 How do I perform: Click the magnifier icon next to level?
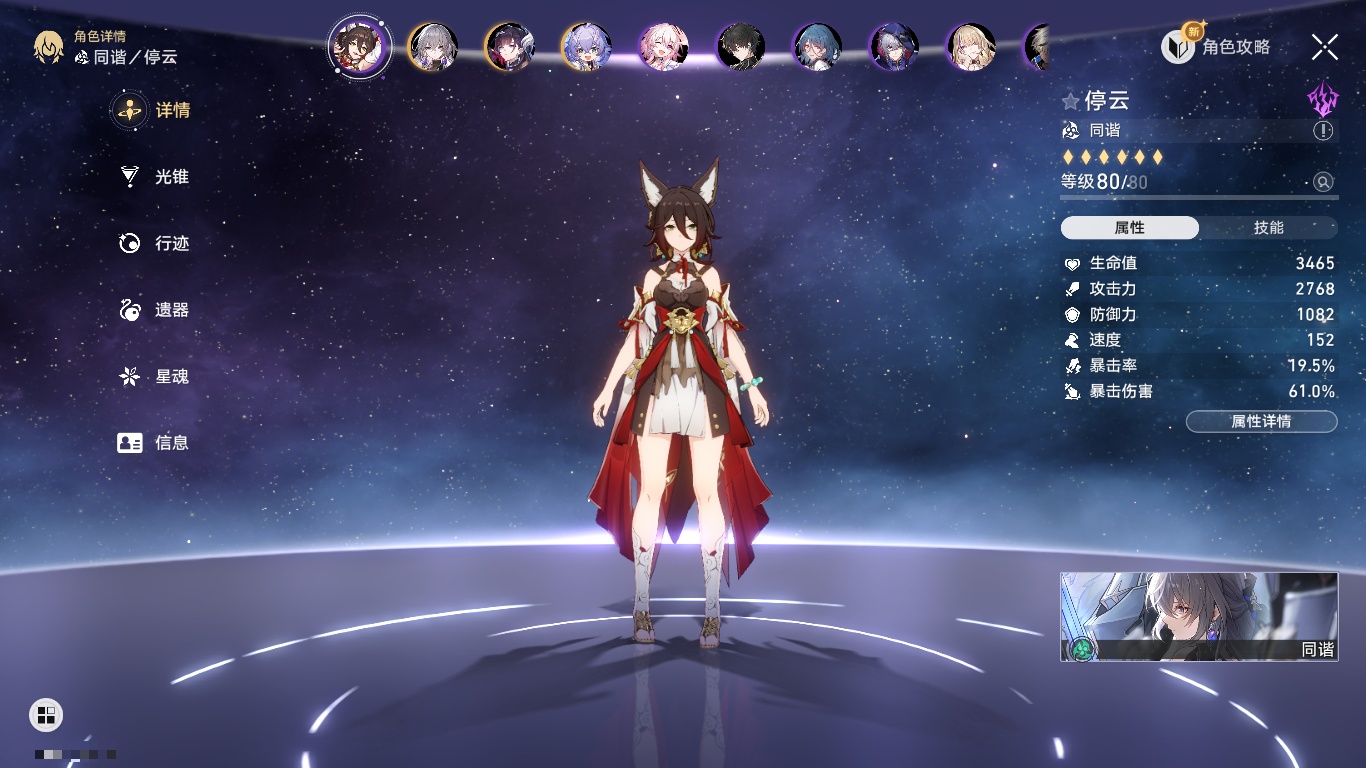click(x=1323, y=182)
